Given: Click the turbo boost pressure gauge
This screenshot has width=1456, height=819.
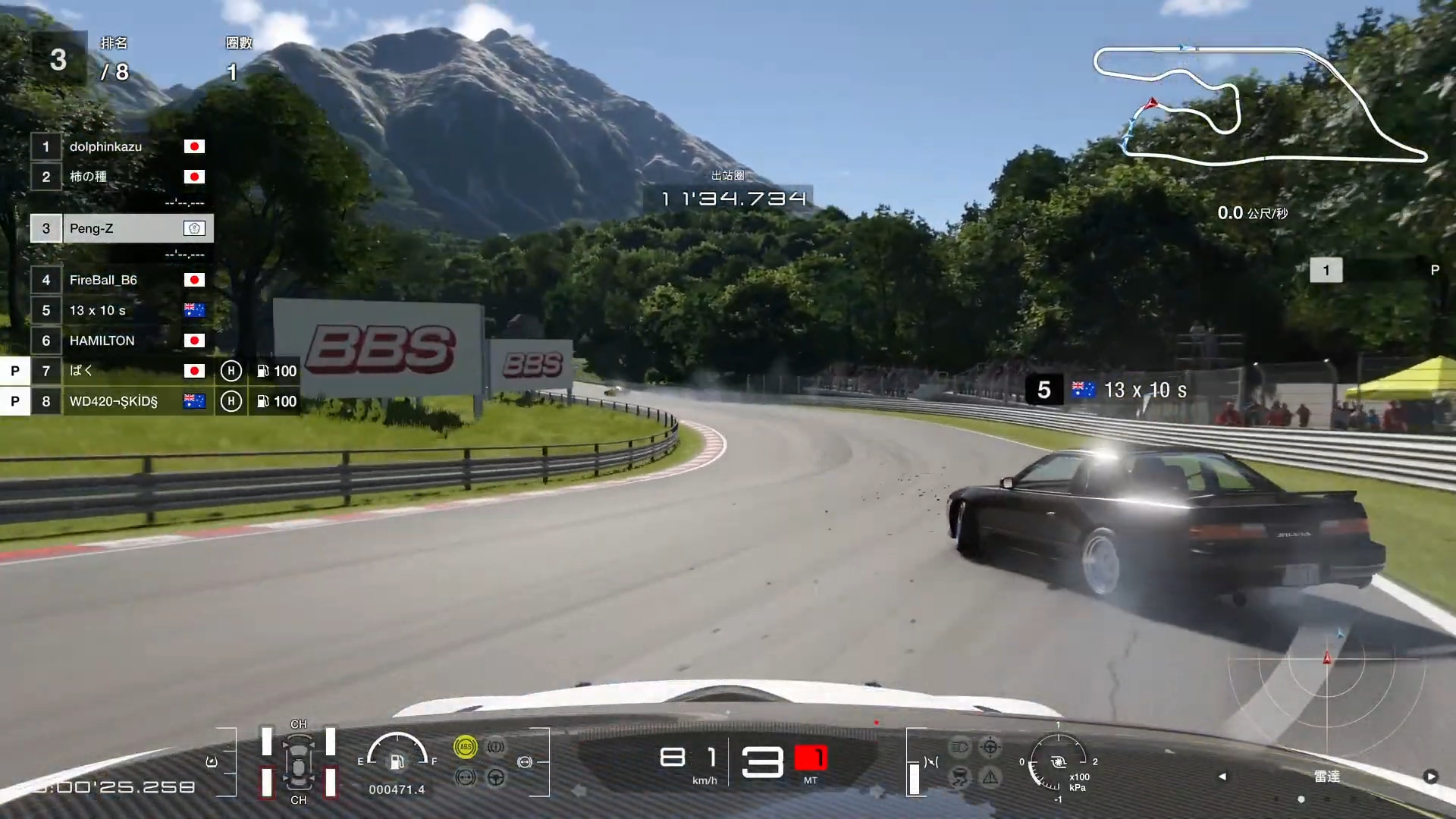Looking at the screenshot, I should pyautogui.click(x=1057, y=761).
